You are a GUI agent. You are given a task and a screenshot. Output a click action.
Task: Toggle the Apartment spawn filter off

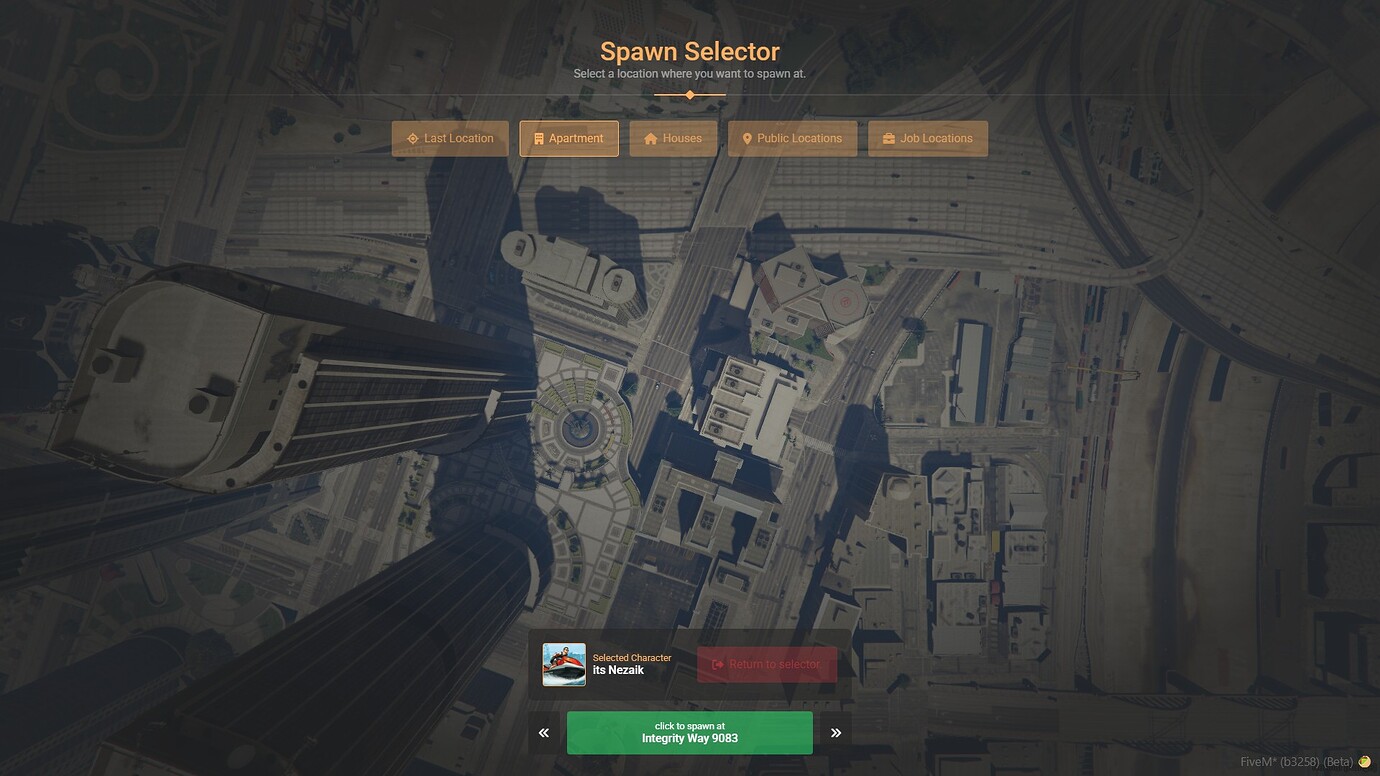(x=569, y=138)
